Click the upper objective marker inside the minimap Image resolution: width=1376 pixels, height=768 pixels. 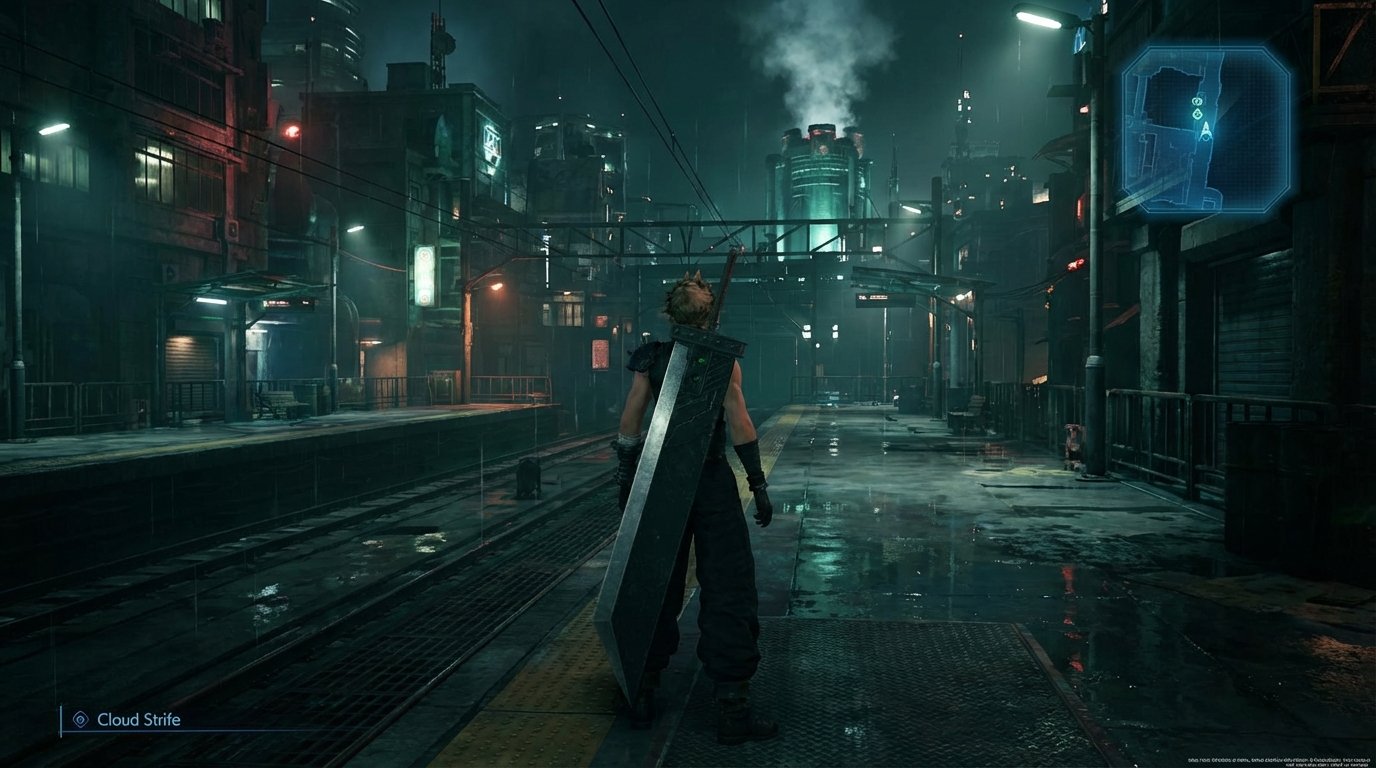coord(1197,102)
